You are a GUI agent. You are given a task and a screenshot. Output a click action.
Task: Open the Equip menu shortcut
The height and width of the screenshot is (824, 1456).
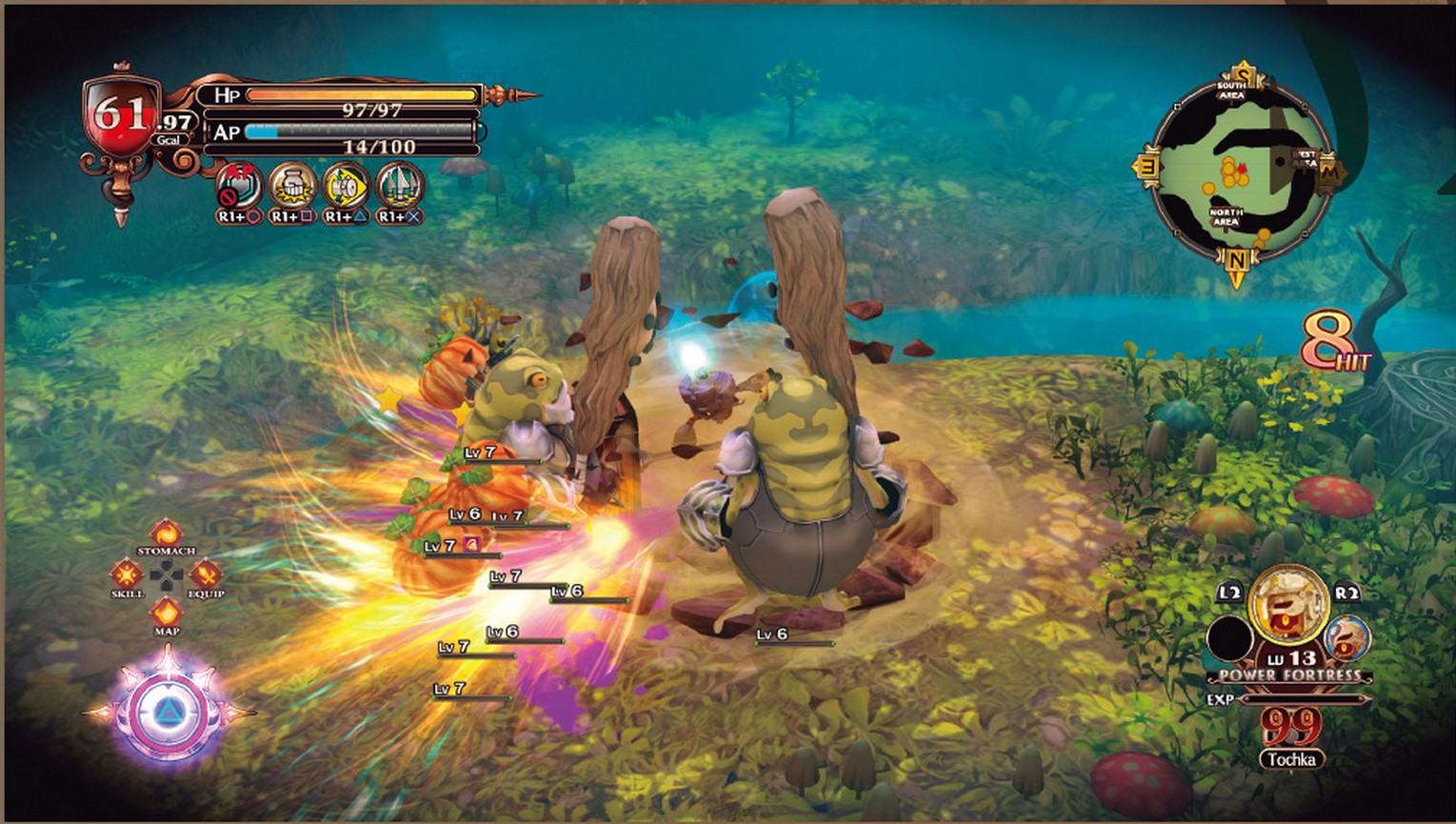tap(206, 573)
